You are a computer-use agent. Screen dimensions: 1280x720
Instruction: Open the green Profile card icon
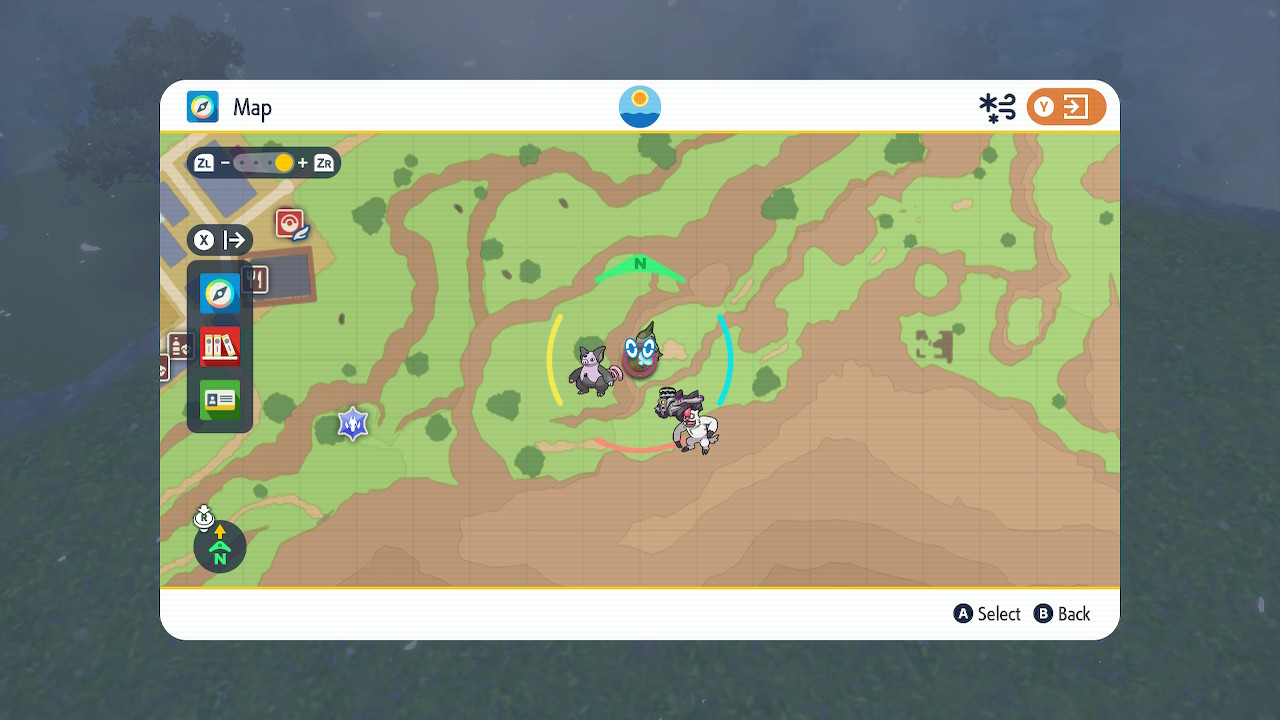pos(219,399)
